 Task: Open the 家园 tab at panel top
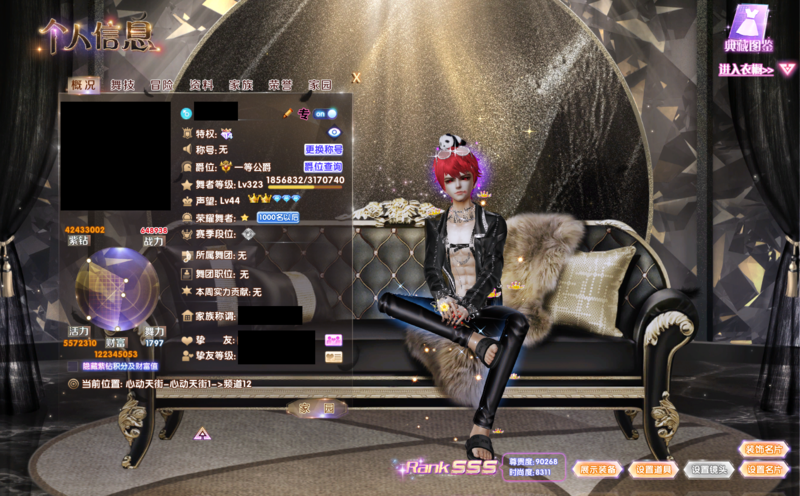(x=320, y=85)
